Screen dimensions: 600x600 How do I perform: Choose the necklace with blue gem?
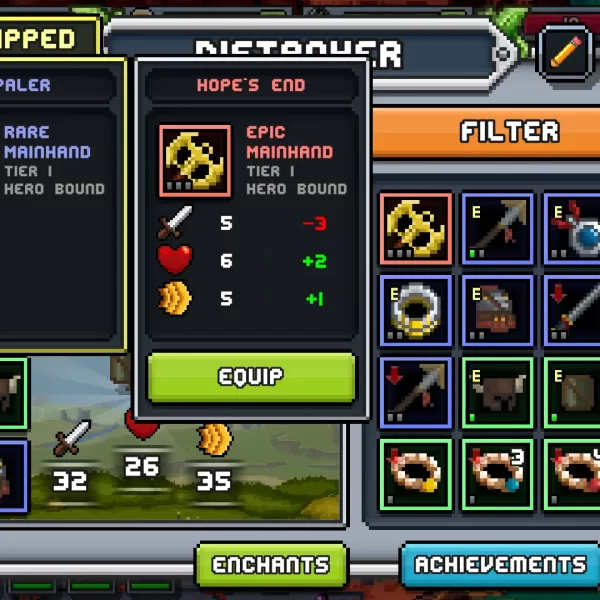(x=498, y=472)
